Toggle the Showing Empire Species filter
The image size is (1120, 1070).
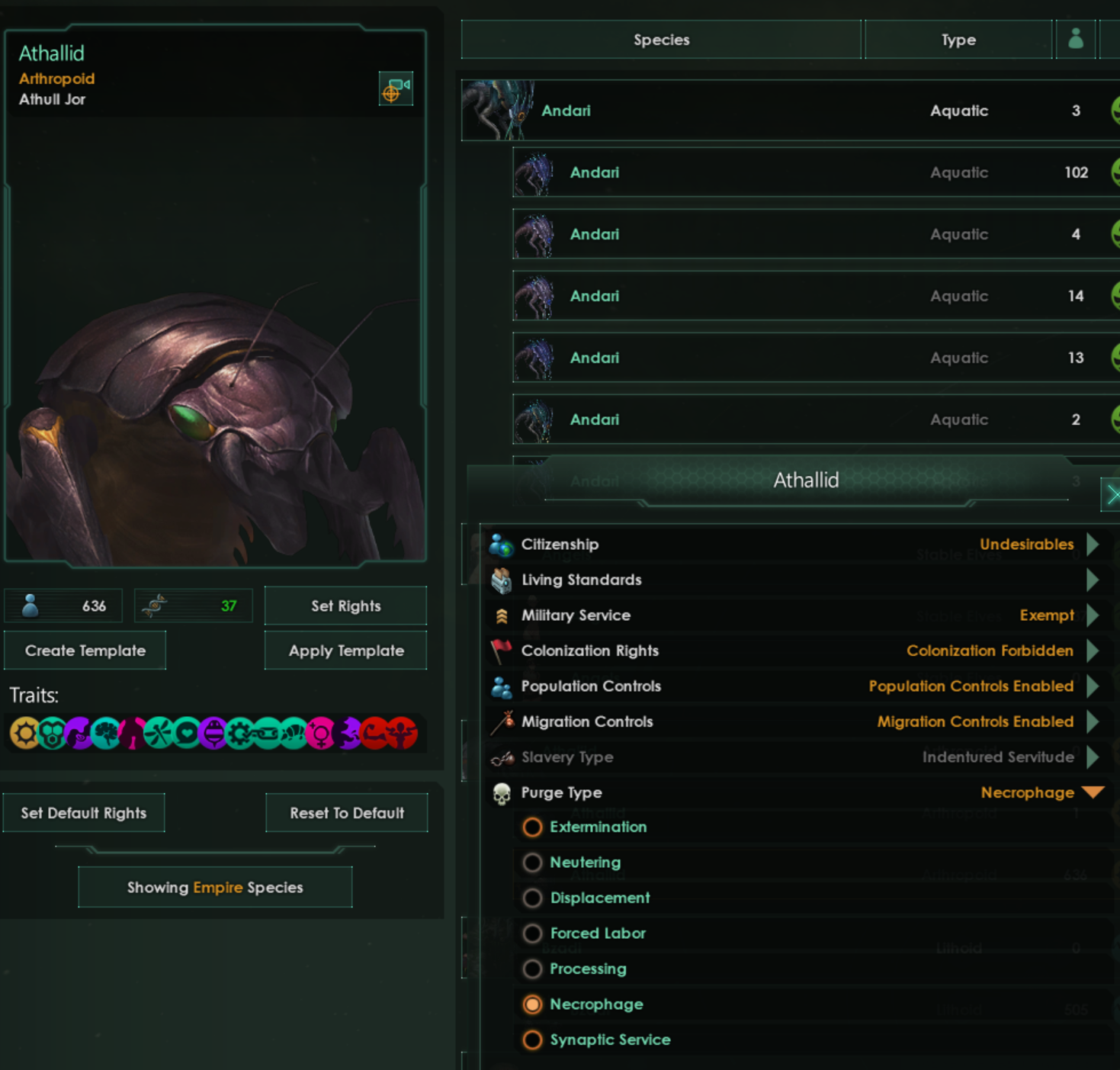[x=215, y=888]
